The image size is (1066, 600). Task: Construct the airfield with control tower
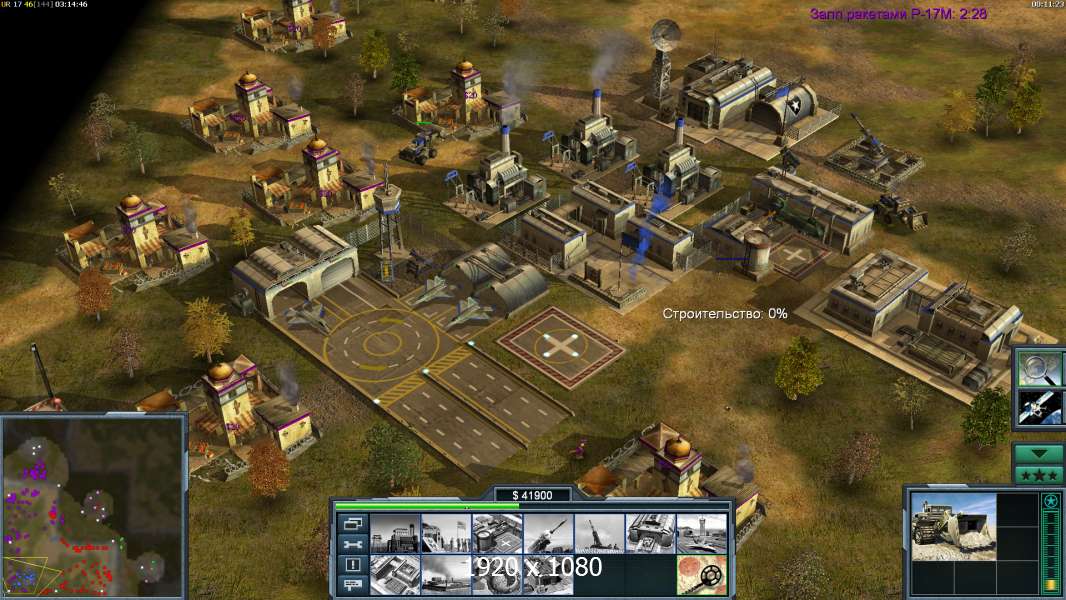pos(700,534)
